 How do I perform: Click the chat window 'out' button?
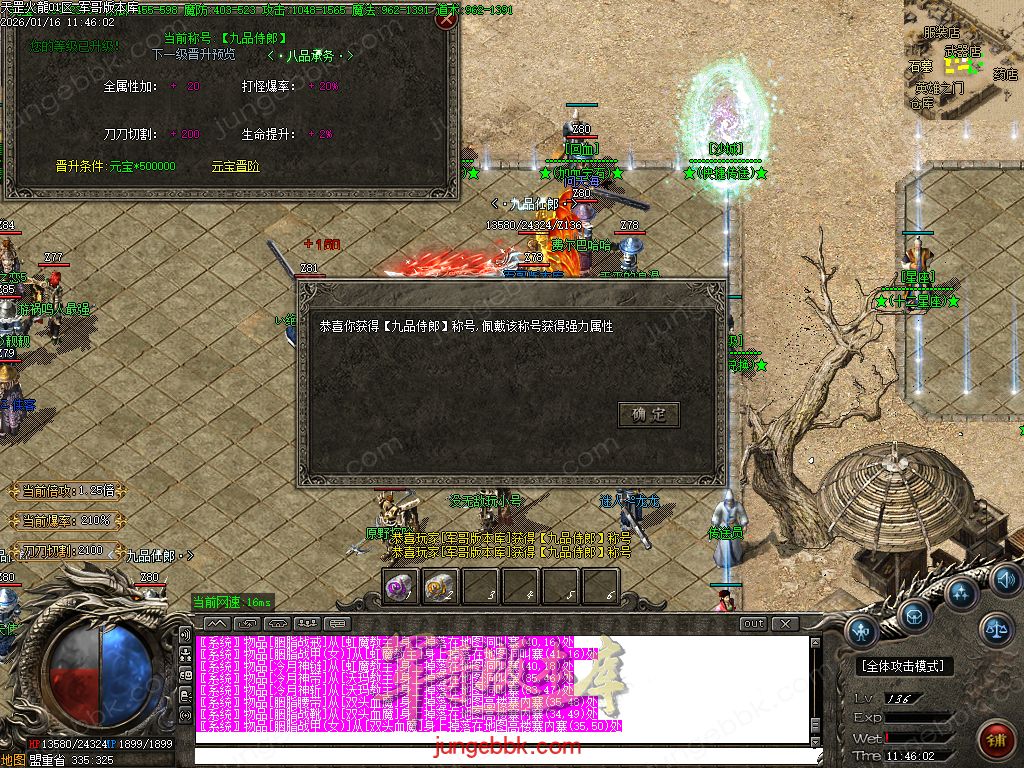(x=754, y=623)
